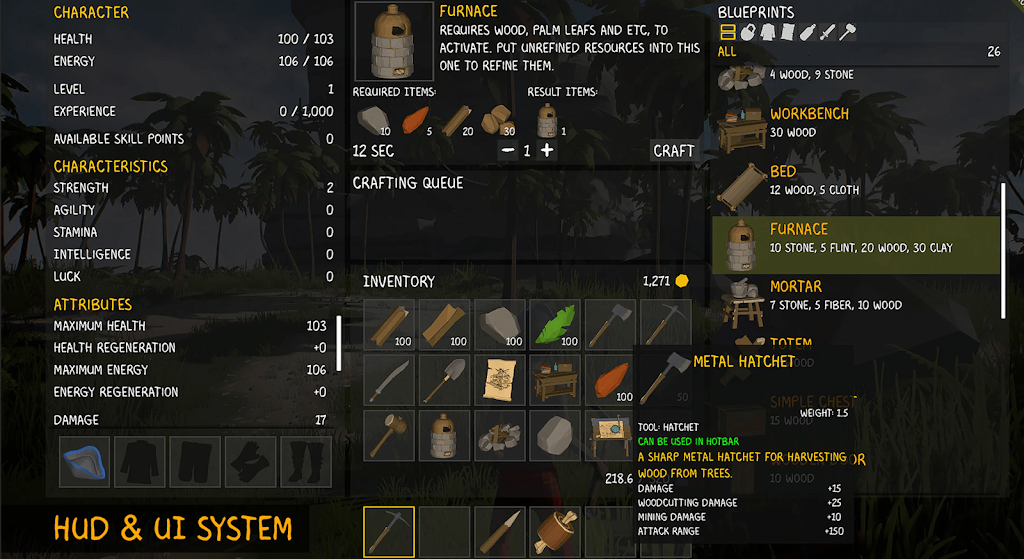1024x559 pixels.
Task: Select the pickaxe hotbar slot
Action: tap(389, 531)
